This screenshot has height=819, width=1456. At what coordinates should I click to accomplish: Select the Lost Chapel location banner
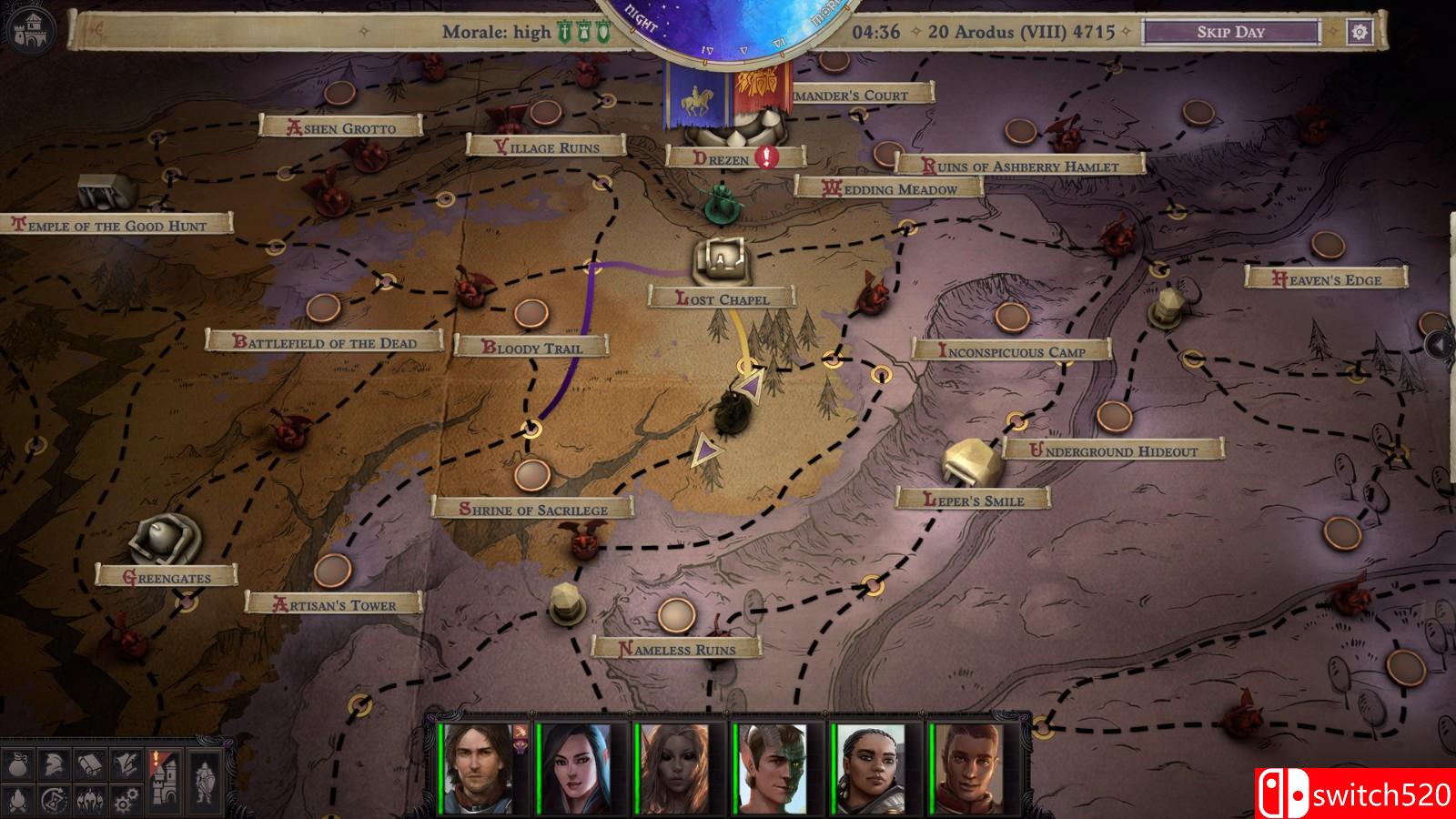coord(720,297)
